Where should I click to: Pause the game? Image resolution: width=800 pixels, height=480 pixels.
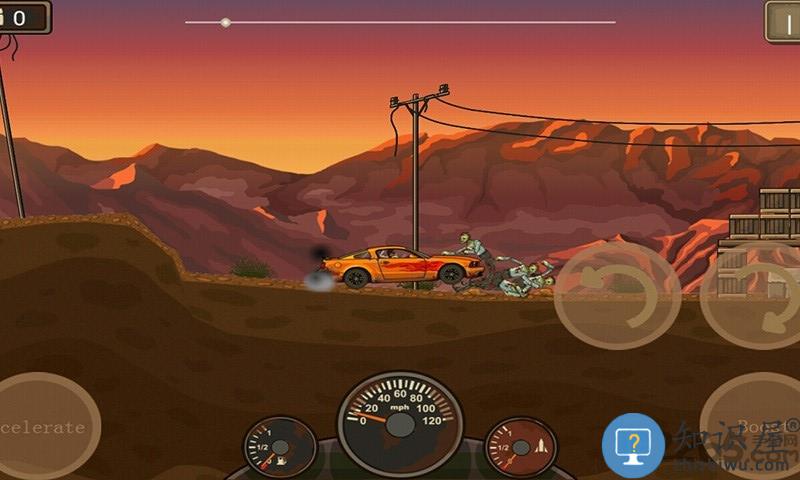click(783, 20)
